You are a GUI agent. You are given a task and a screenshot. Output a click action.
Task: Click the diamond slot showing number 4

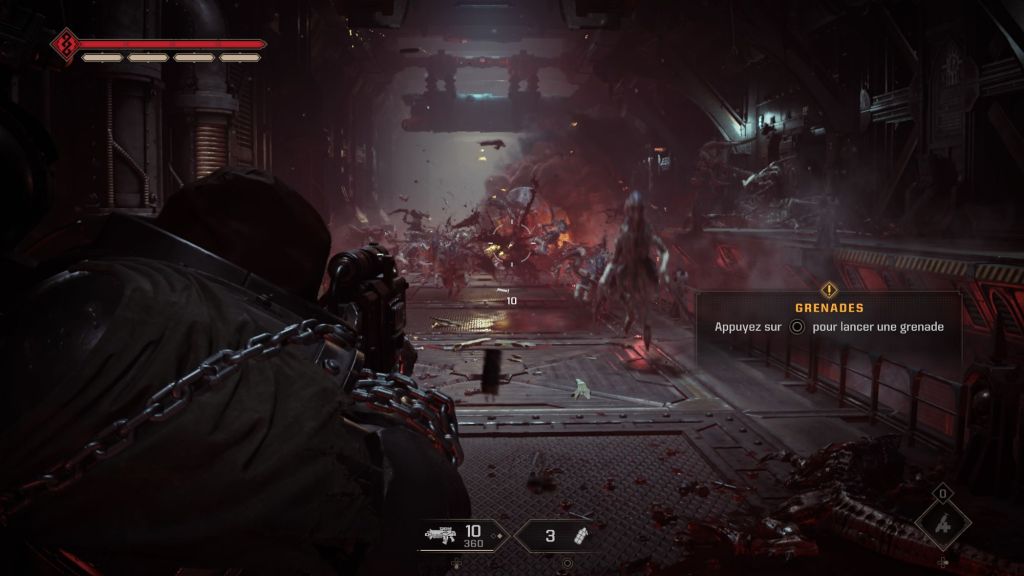[x=942, y=524]
